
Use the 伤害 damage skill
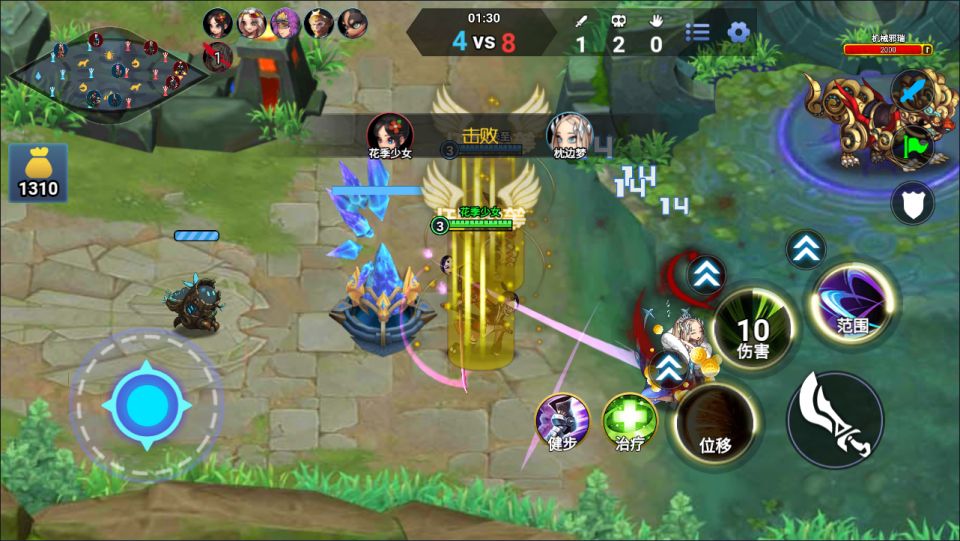(753, 334)
